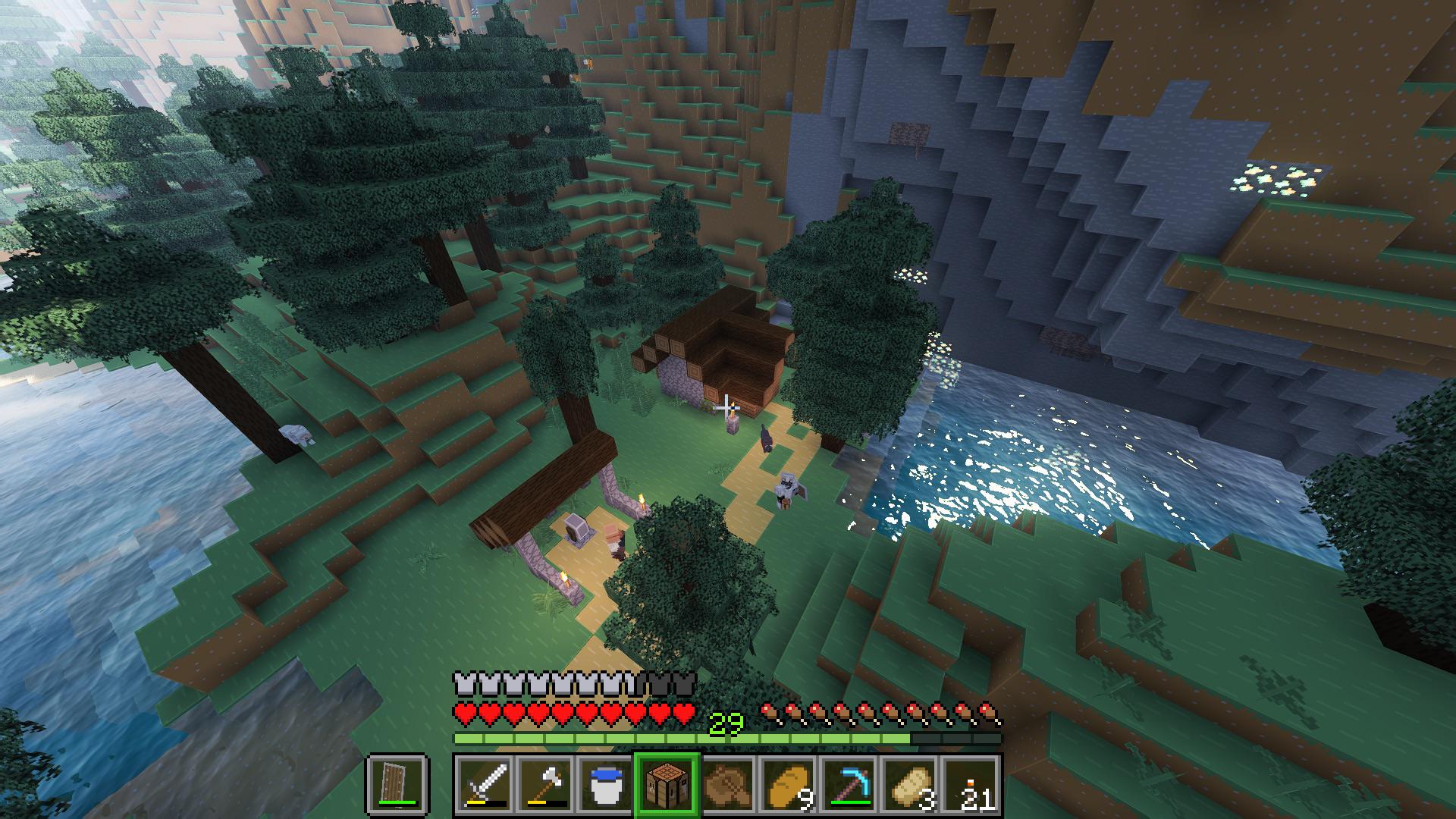Choose the water bucket in the hotbar
The width and height of the screenshot is (1456, 819).
[607, 783]
